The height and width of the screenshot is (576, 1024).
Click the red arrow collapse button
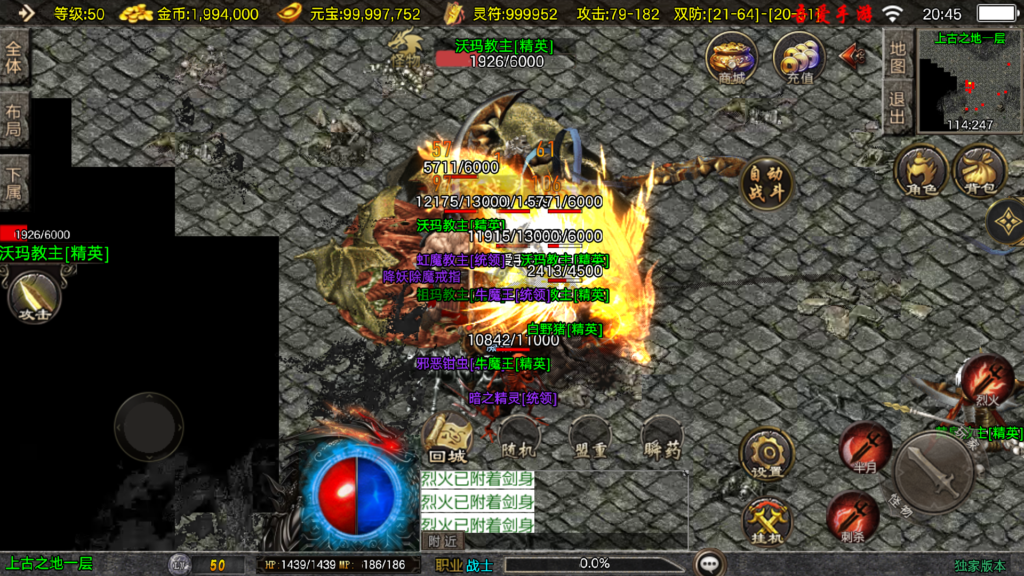point(853,53)
